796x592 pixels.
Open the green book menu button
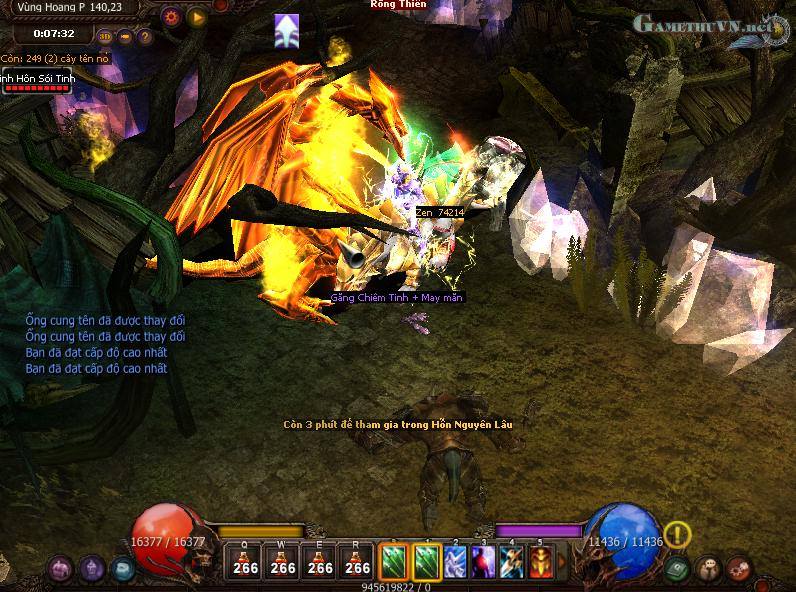tap(678, 568)
